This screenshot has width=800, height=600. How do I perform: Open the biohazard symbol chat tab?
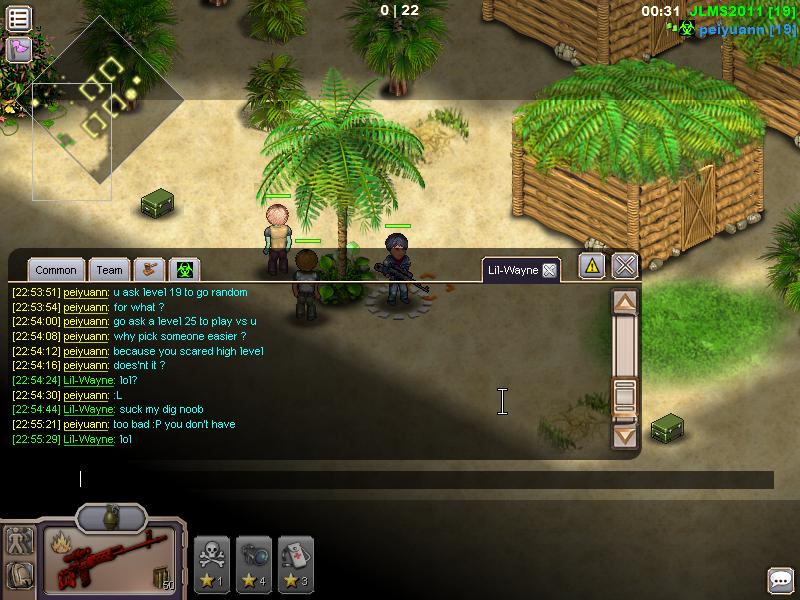tap(184, 270)
